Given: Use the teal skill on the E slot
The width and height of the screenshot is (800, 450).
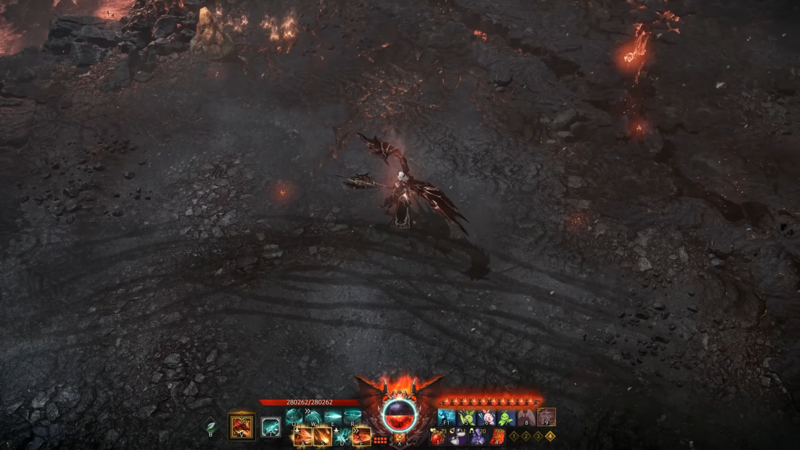Looking at the screenshot, I should click(x=332, y=417).
